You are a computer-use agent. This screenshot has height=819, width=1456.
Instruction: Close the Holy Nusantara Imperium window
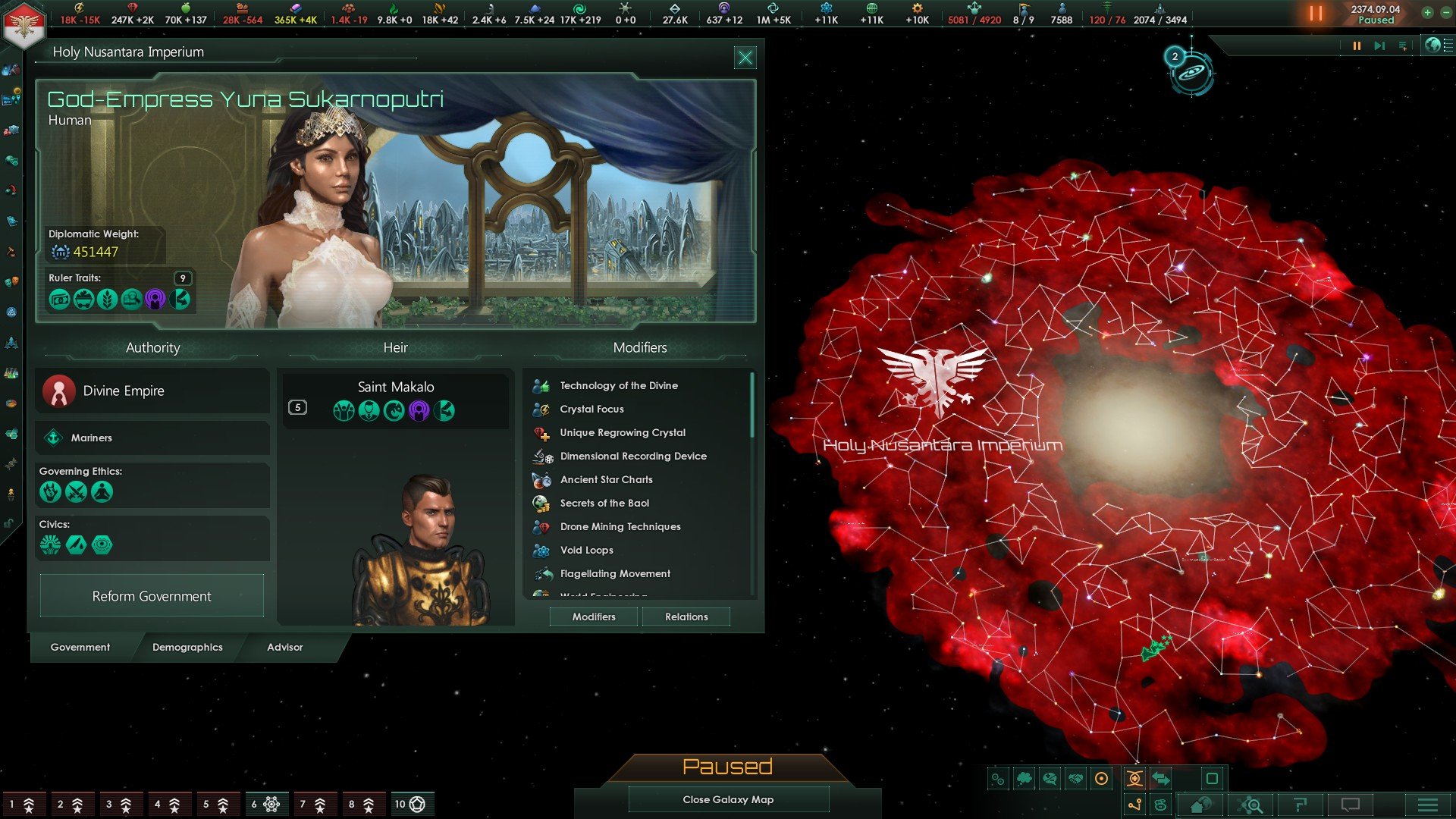coord(745,58)
